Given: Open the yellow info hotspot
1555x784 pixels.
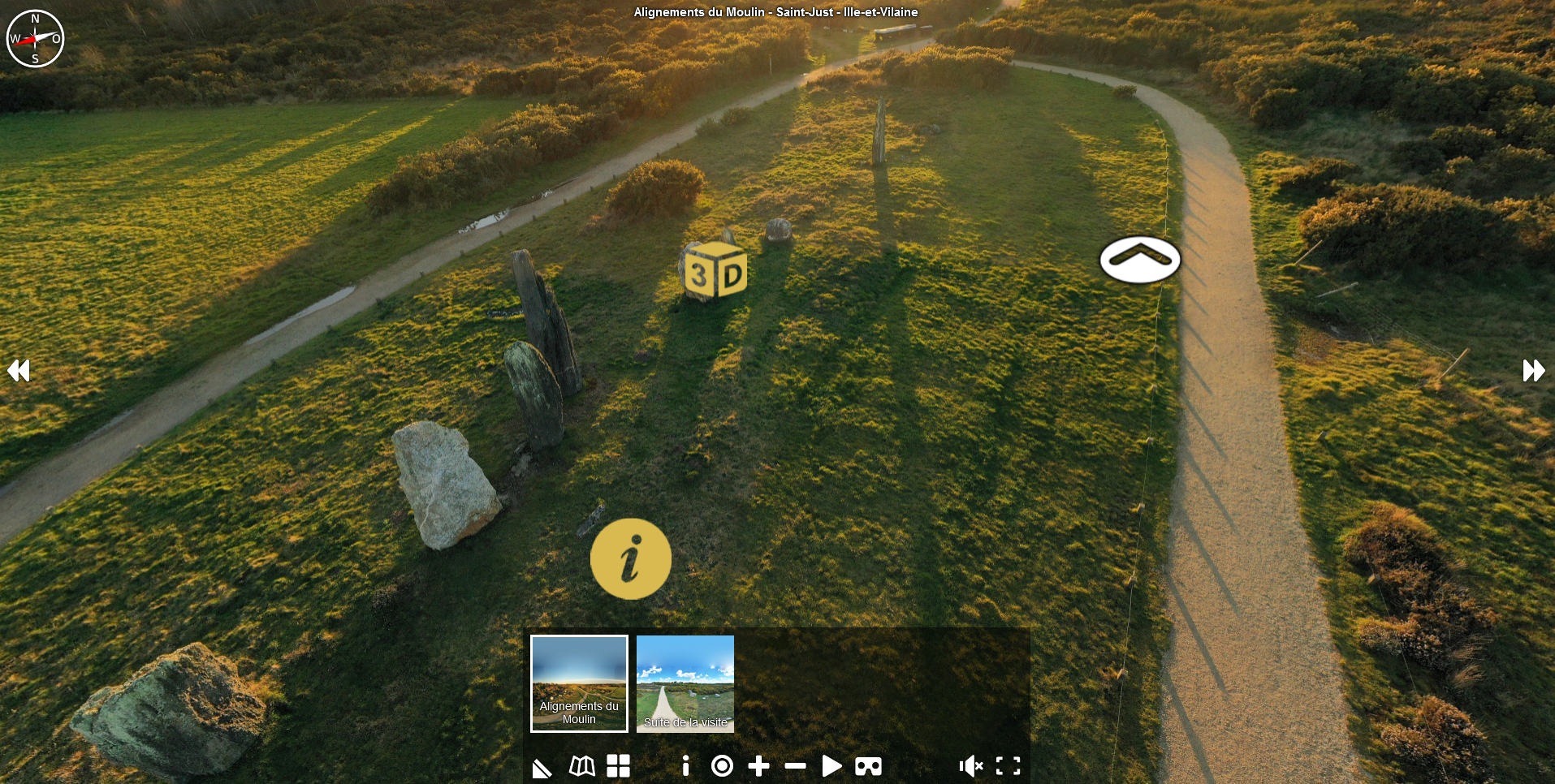Looking at the screenshot, I should point(630,559).
